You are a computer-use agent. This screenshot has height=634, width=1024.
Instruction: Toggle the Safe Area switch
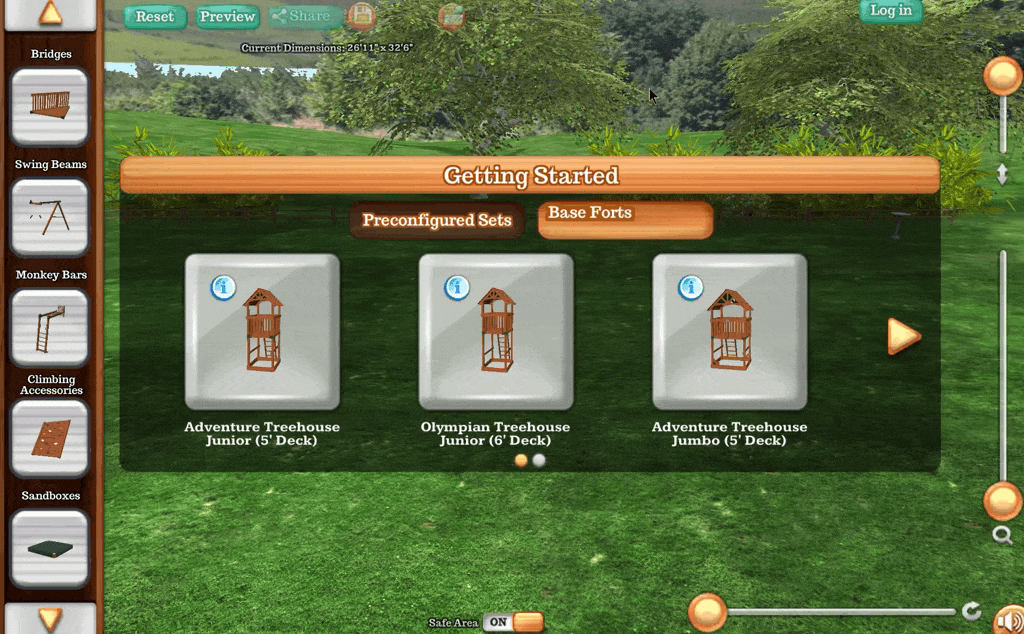click(512, 622)
